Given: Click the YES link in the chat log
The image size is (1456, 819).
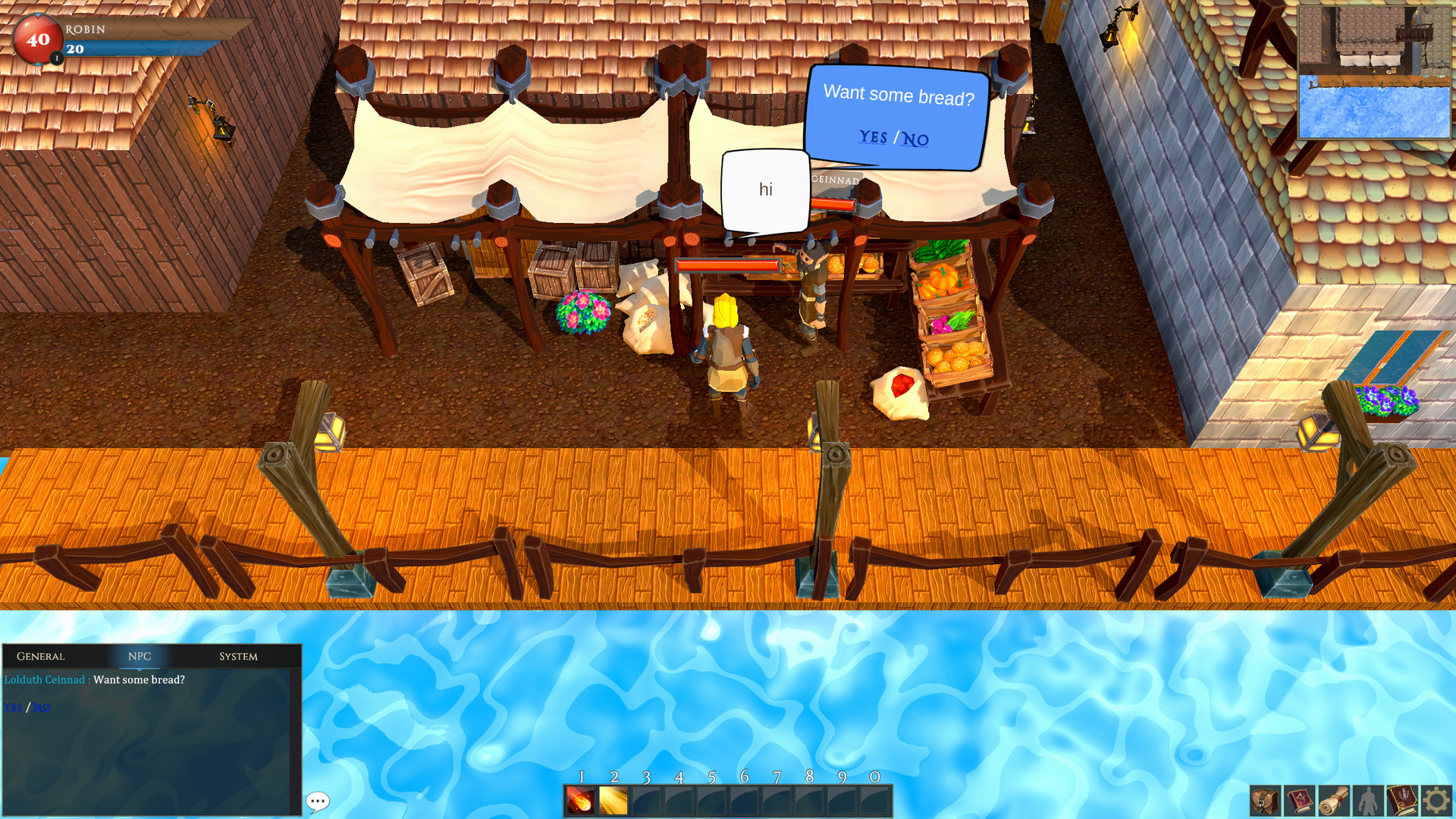Looking at the screenshot, I should click(11, 708).
